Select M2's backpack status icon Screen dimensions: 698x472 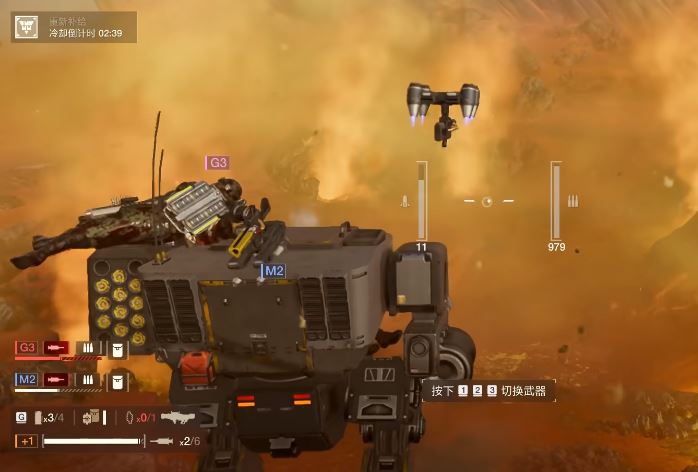(118, 380)
